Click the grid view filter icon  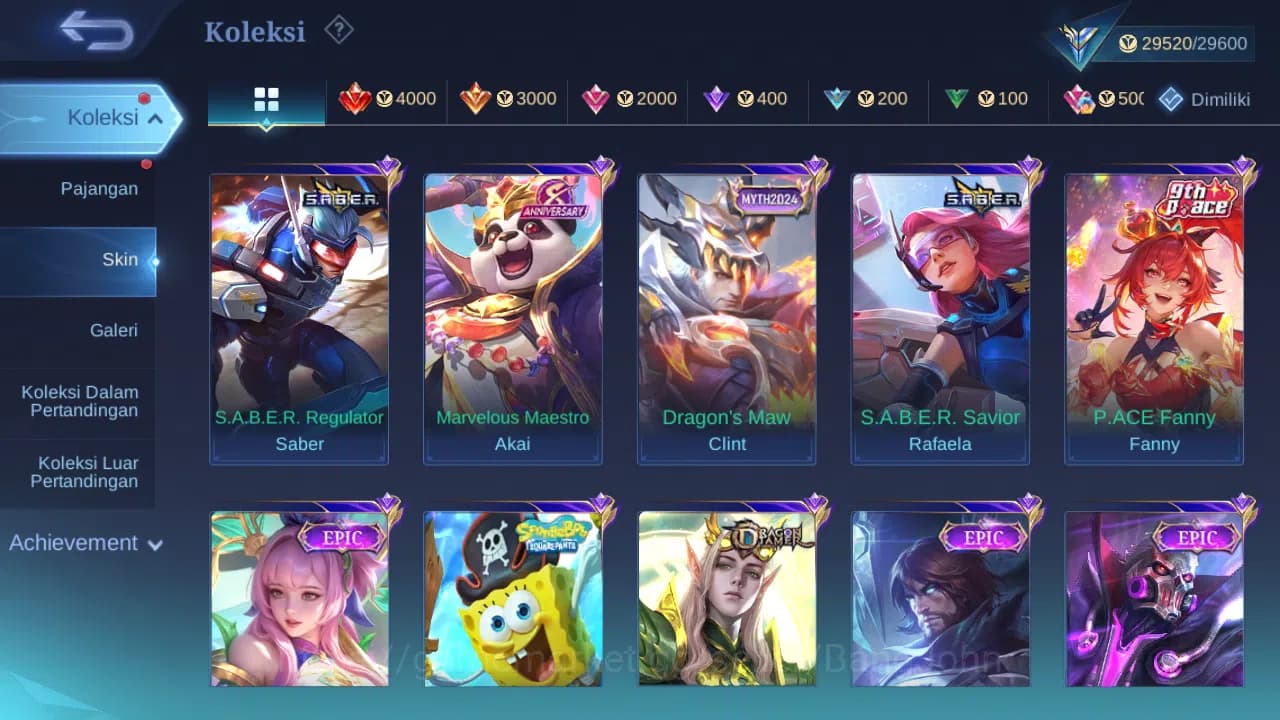coord(265,98)
